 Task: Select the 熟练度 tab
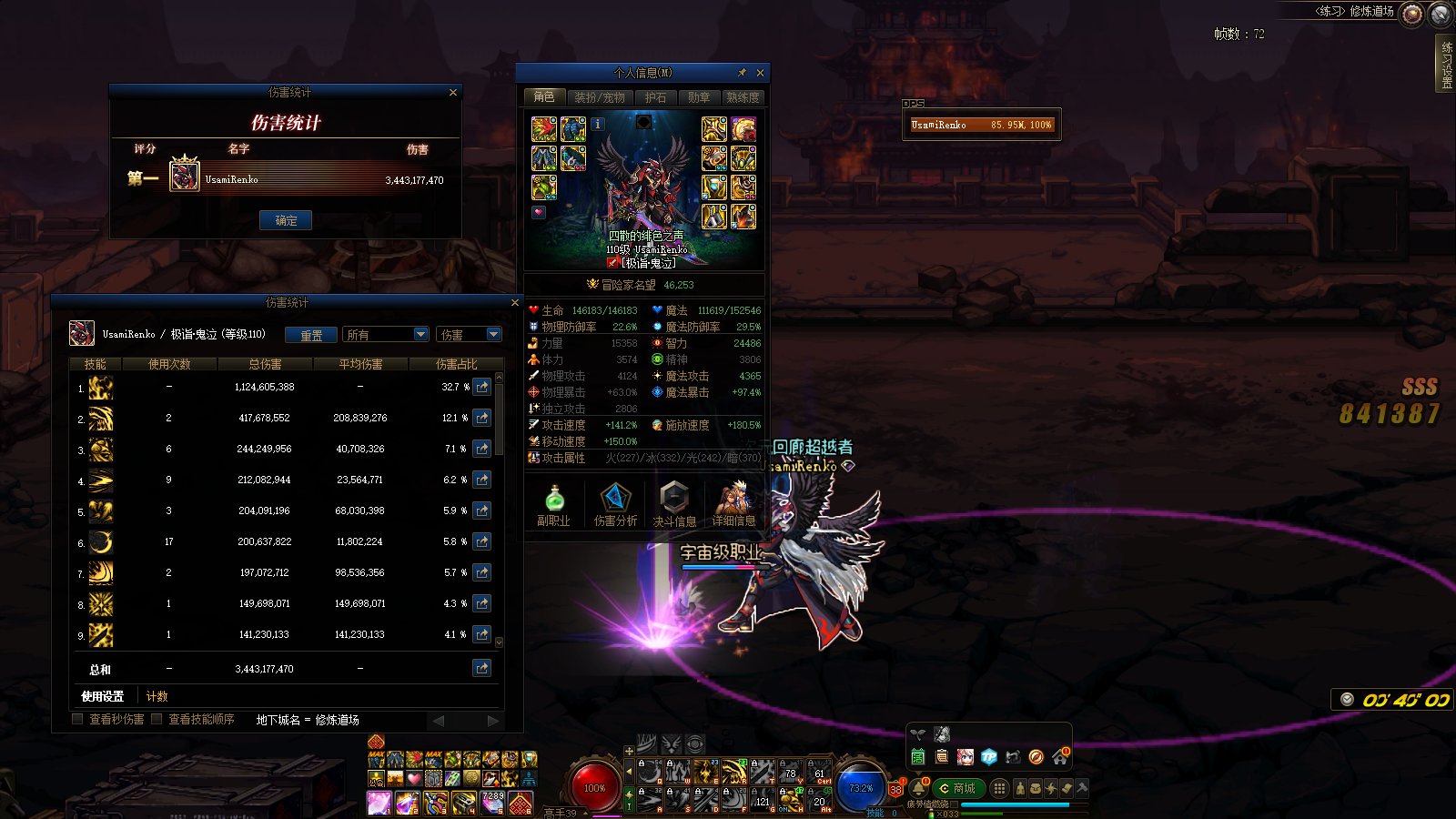click(x=743, y=97)
